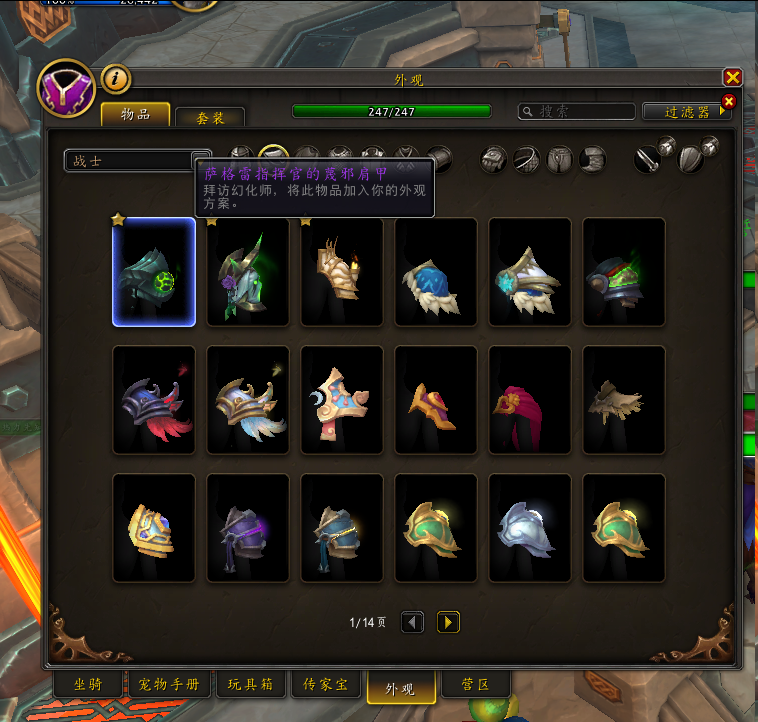This screenshot has width=758, height=722.
Task: Open the 营区 tab
Action: coord(475,685)
